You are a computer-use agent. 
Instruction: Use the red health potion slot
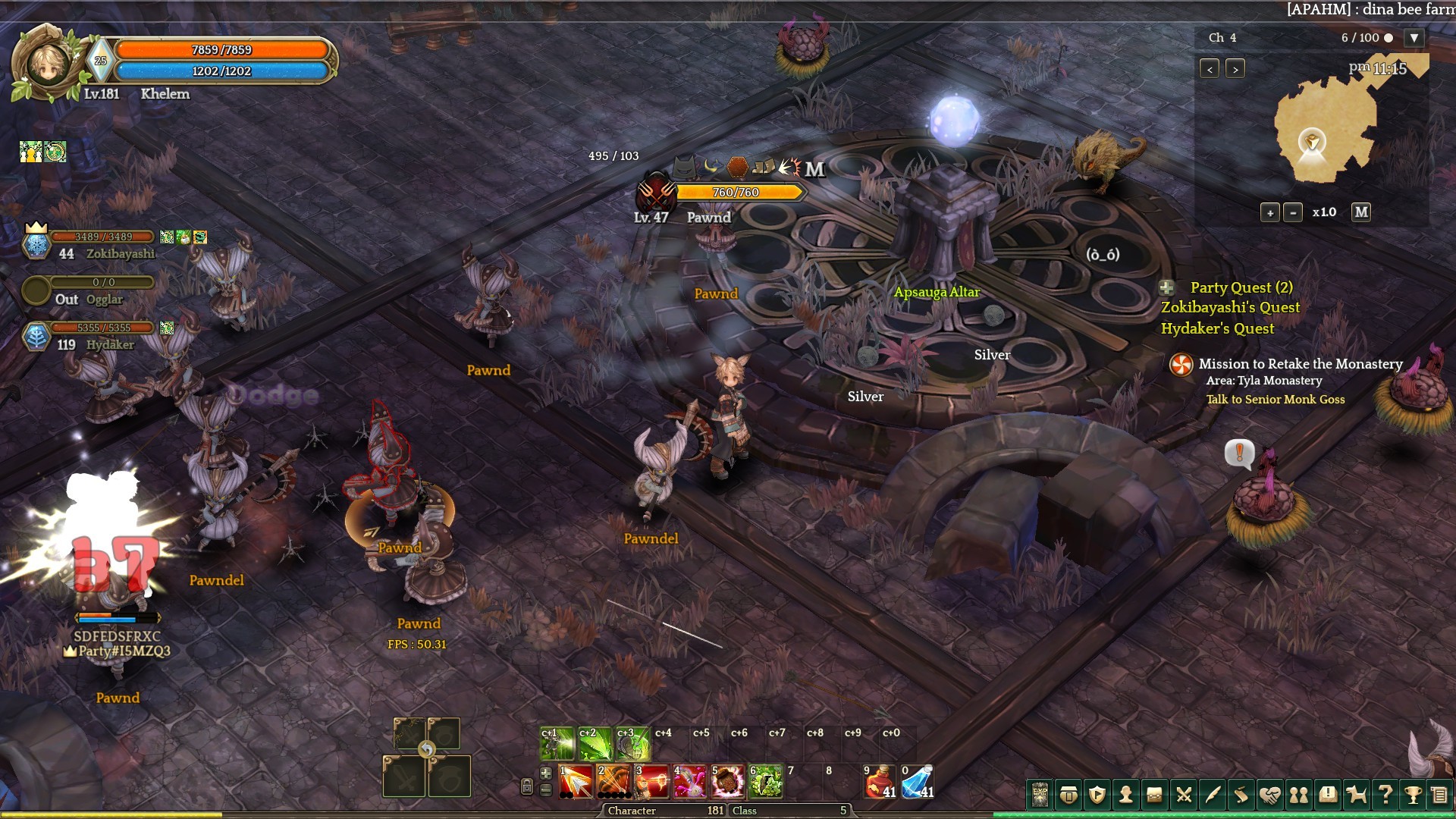[880, 782]
